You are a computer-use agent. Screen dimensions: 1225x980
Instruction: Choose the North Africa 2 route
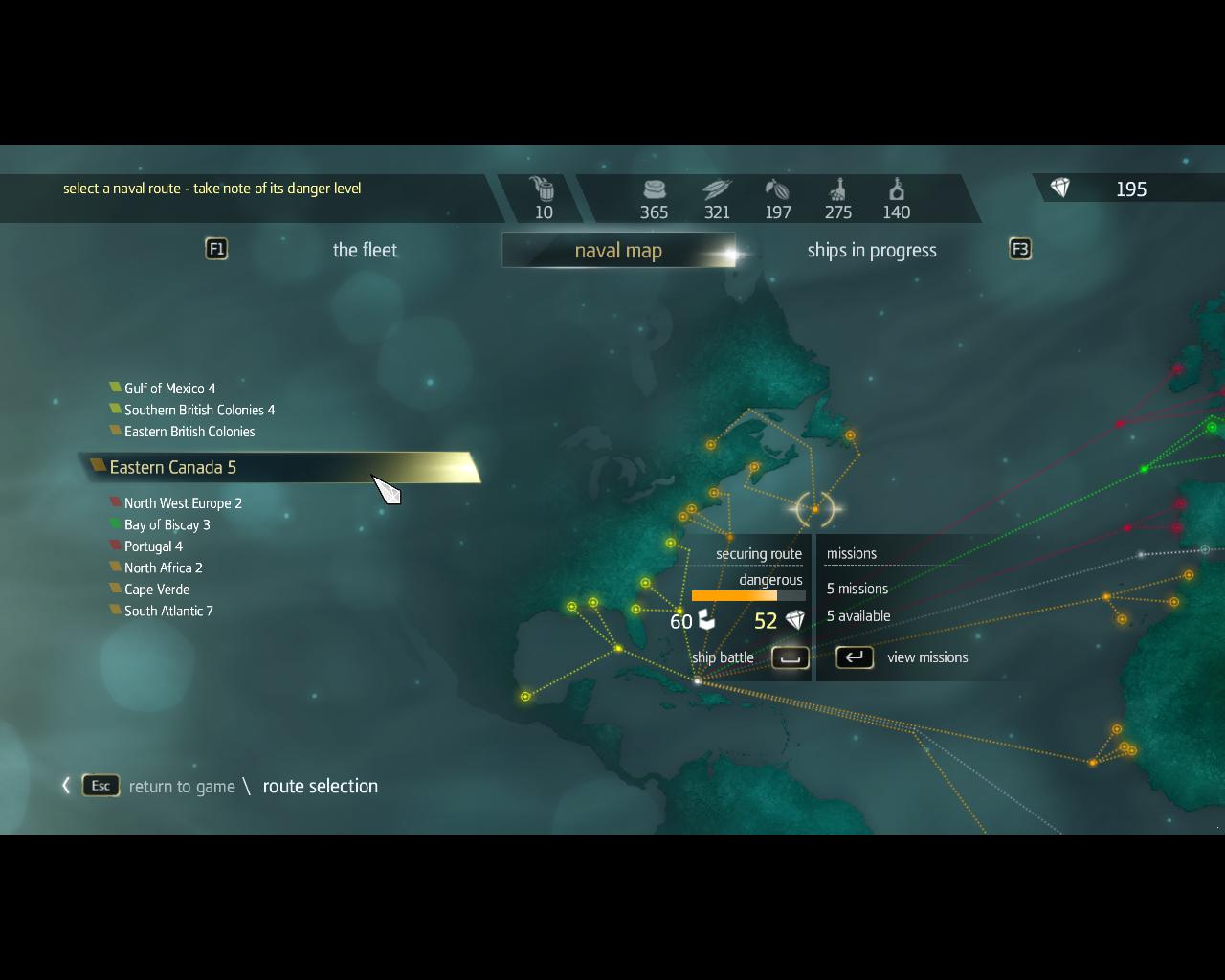pos(163,568)
